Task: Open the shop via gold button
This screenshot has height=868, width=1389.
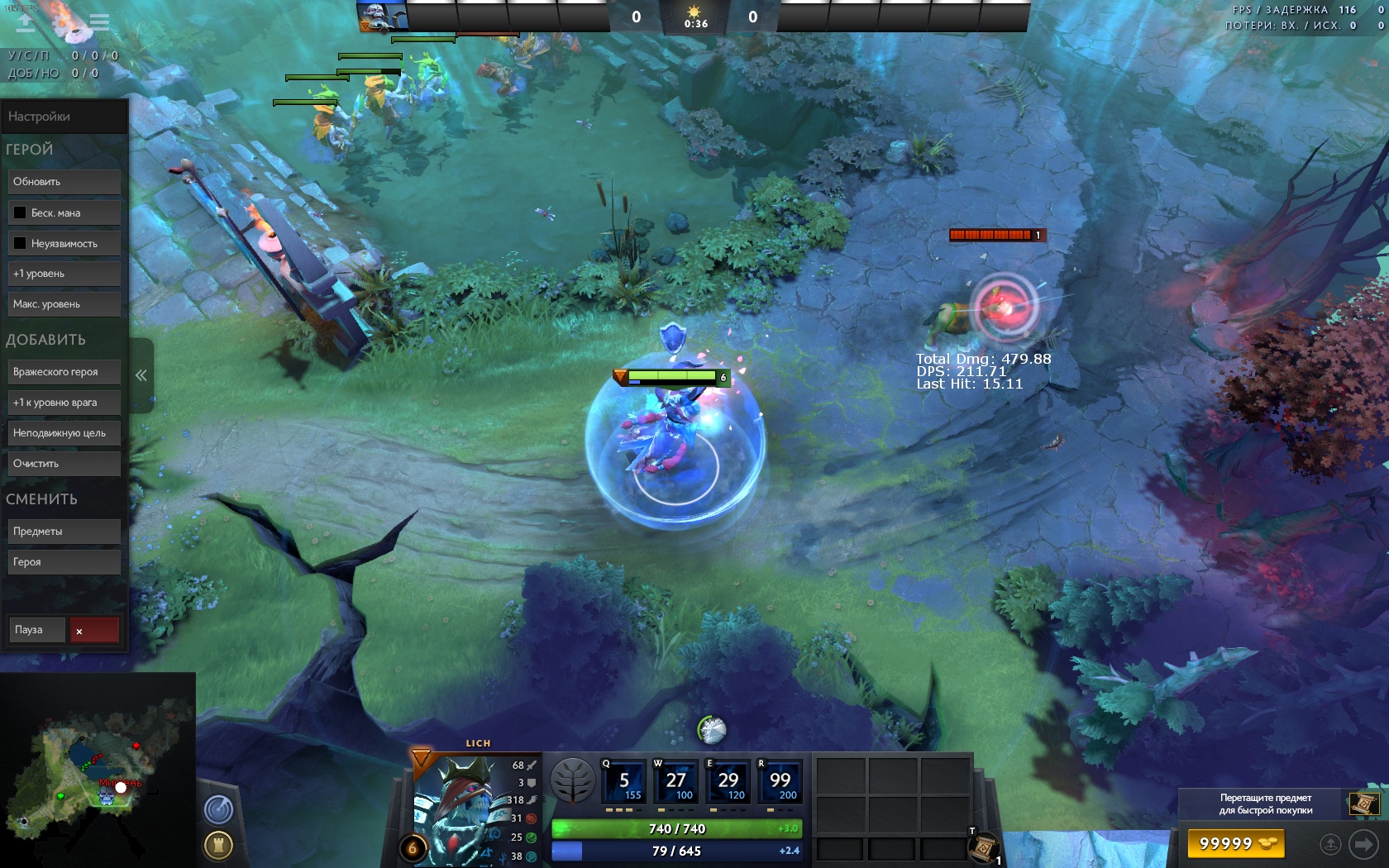Action: (x=1237, y=844)
